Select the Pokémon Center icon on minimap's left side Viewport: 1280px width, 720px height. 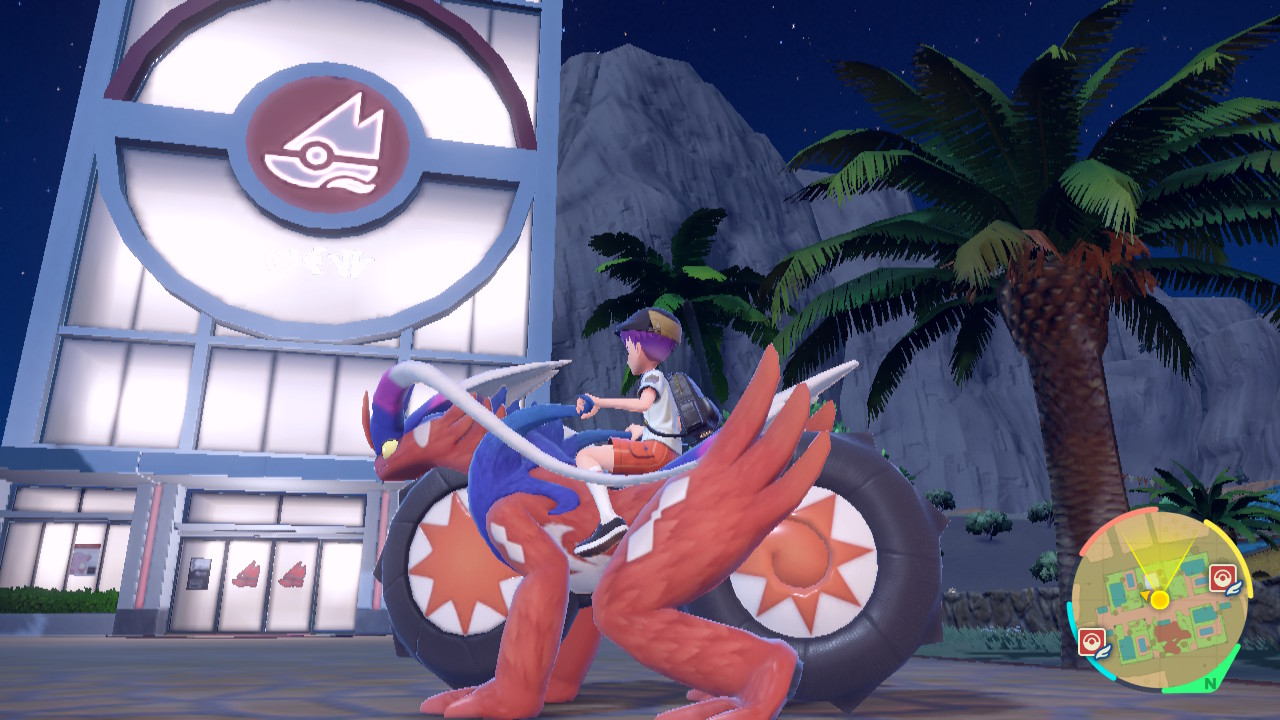(1092, 641)
